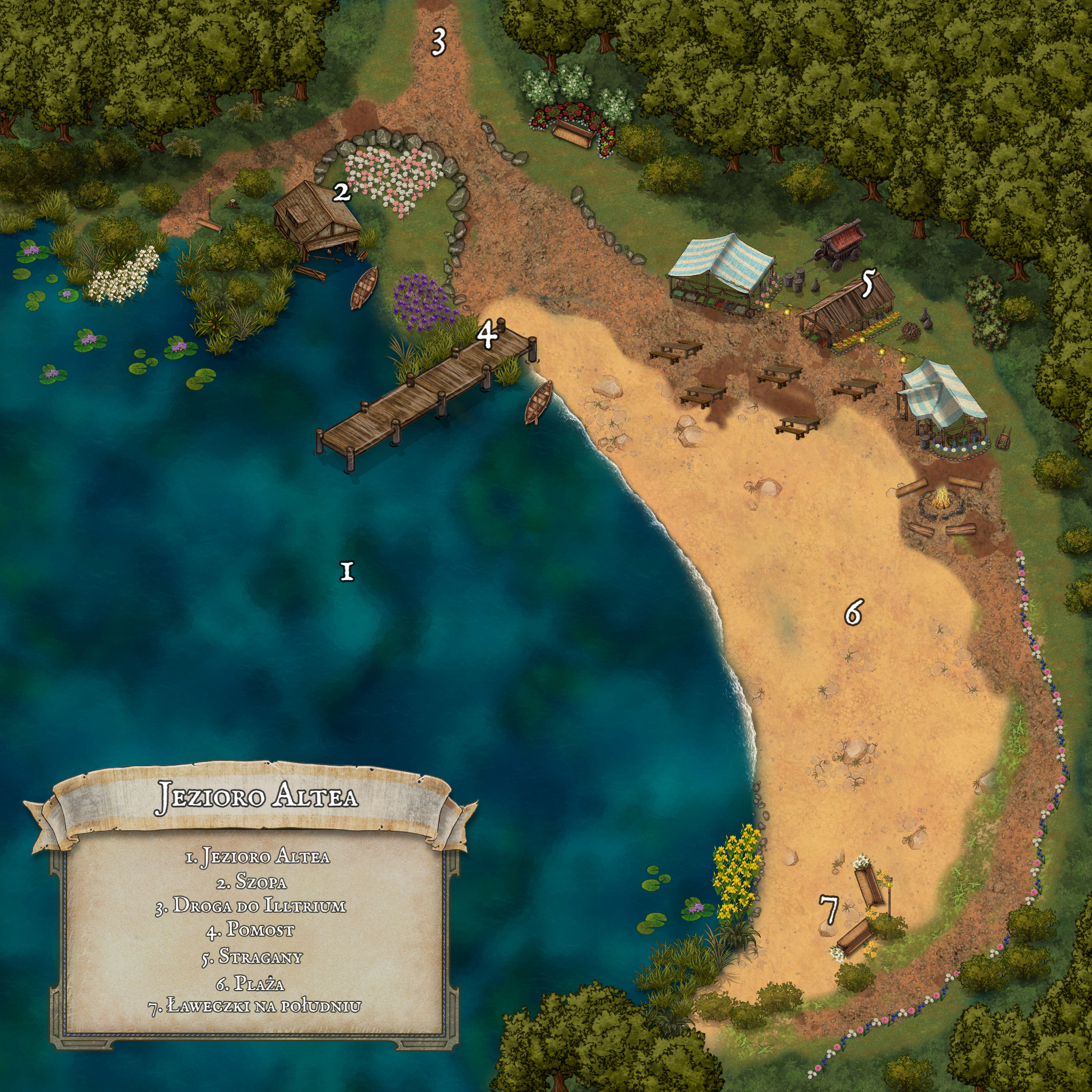
Task: Select map marker 4 at the pier
Action: [x=487, y=335]
